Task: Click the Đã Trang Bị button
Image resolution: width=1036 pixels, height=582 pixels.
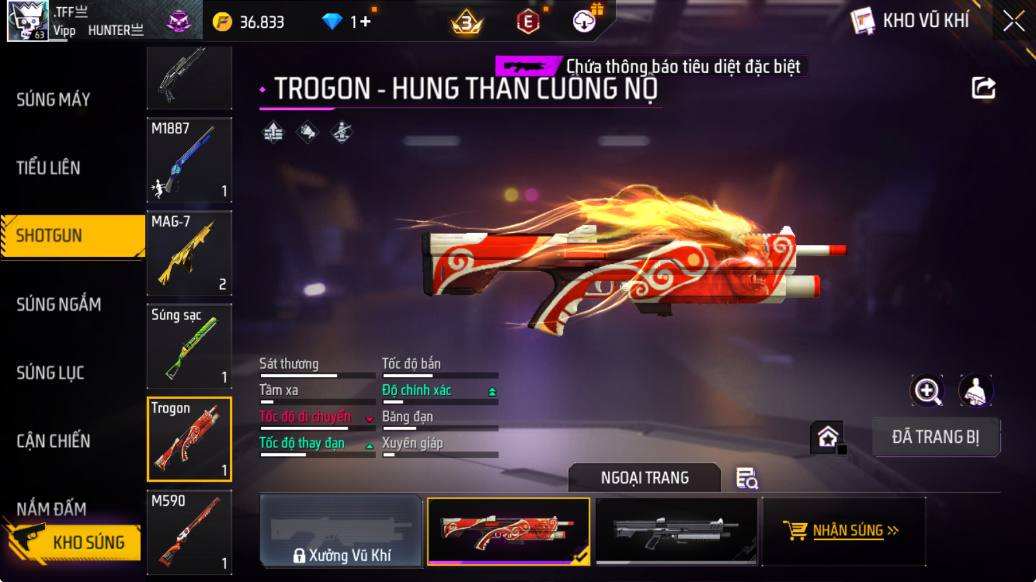Action: pyautogui.click(x=934, y=437)
